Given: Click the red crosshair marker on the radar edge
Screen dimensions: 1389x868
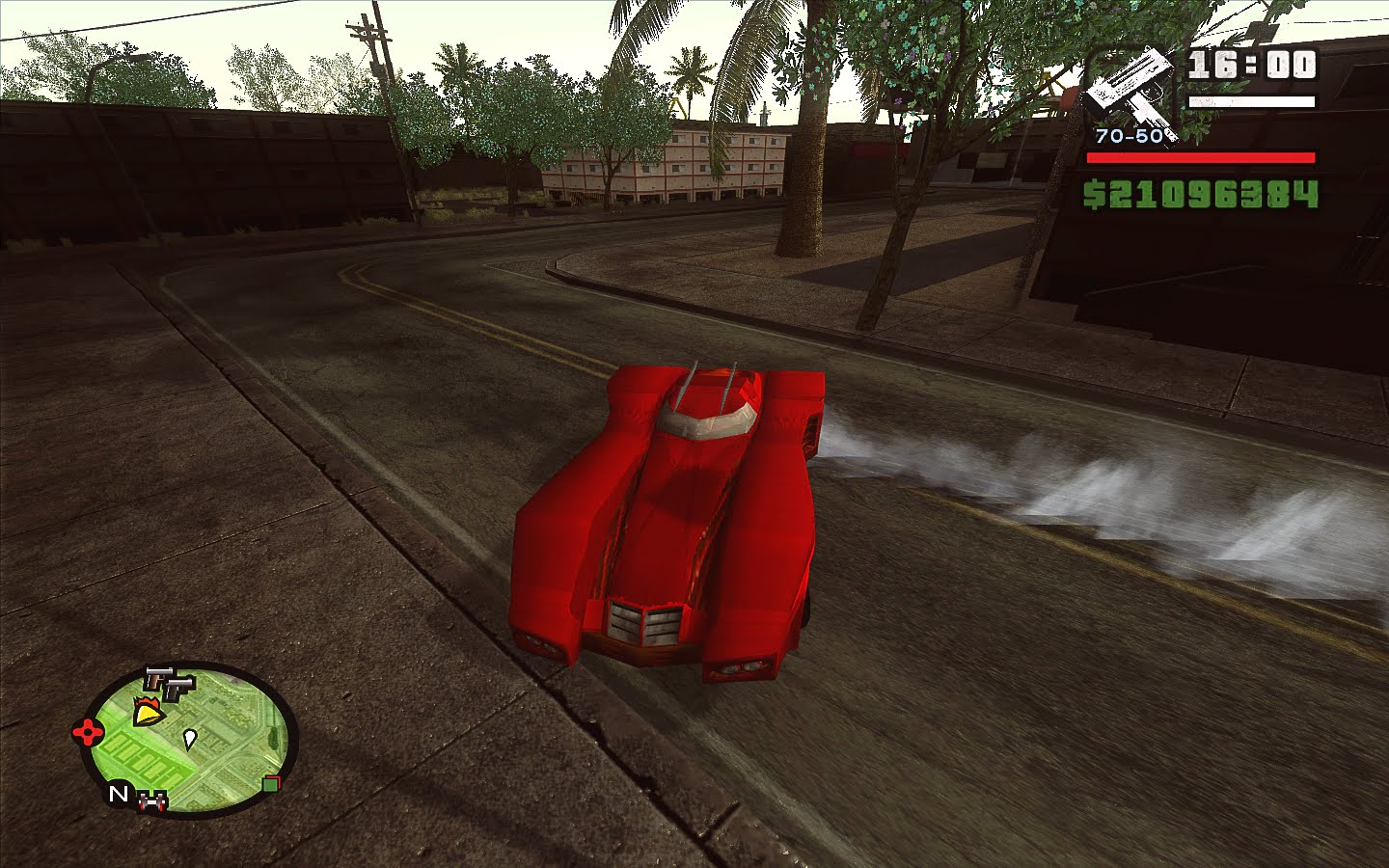Looking at the screenshot, I should (87, 731).
